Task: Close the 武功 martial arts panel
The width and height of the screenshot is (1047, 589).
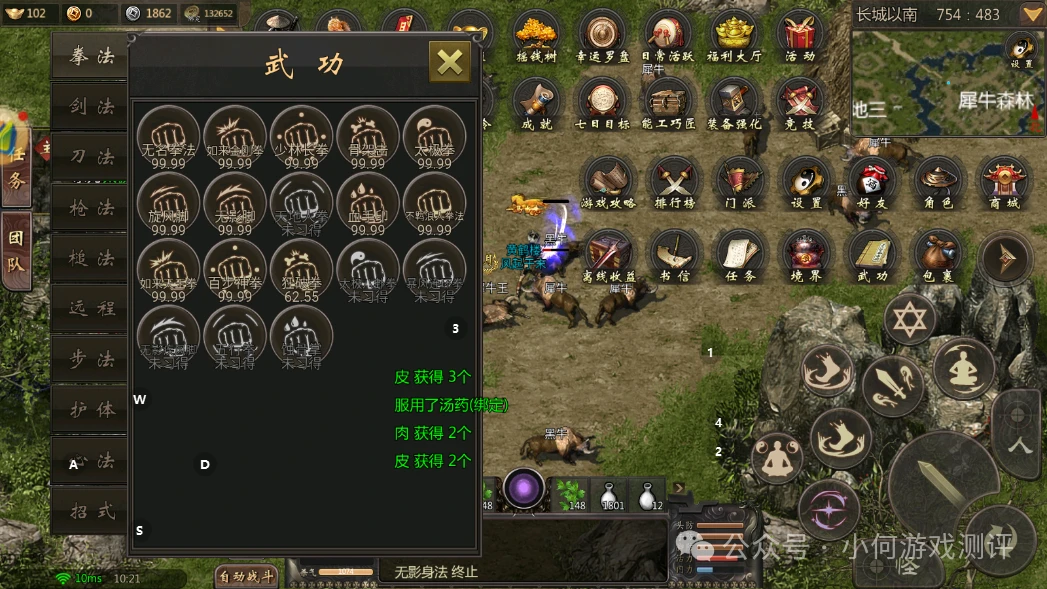Action: [x=450, y=62]
